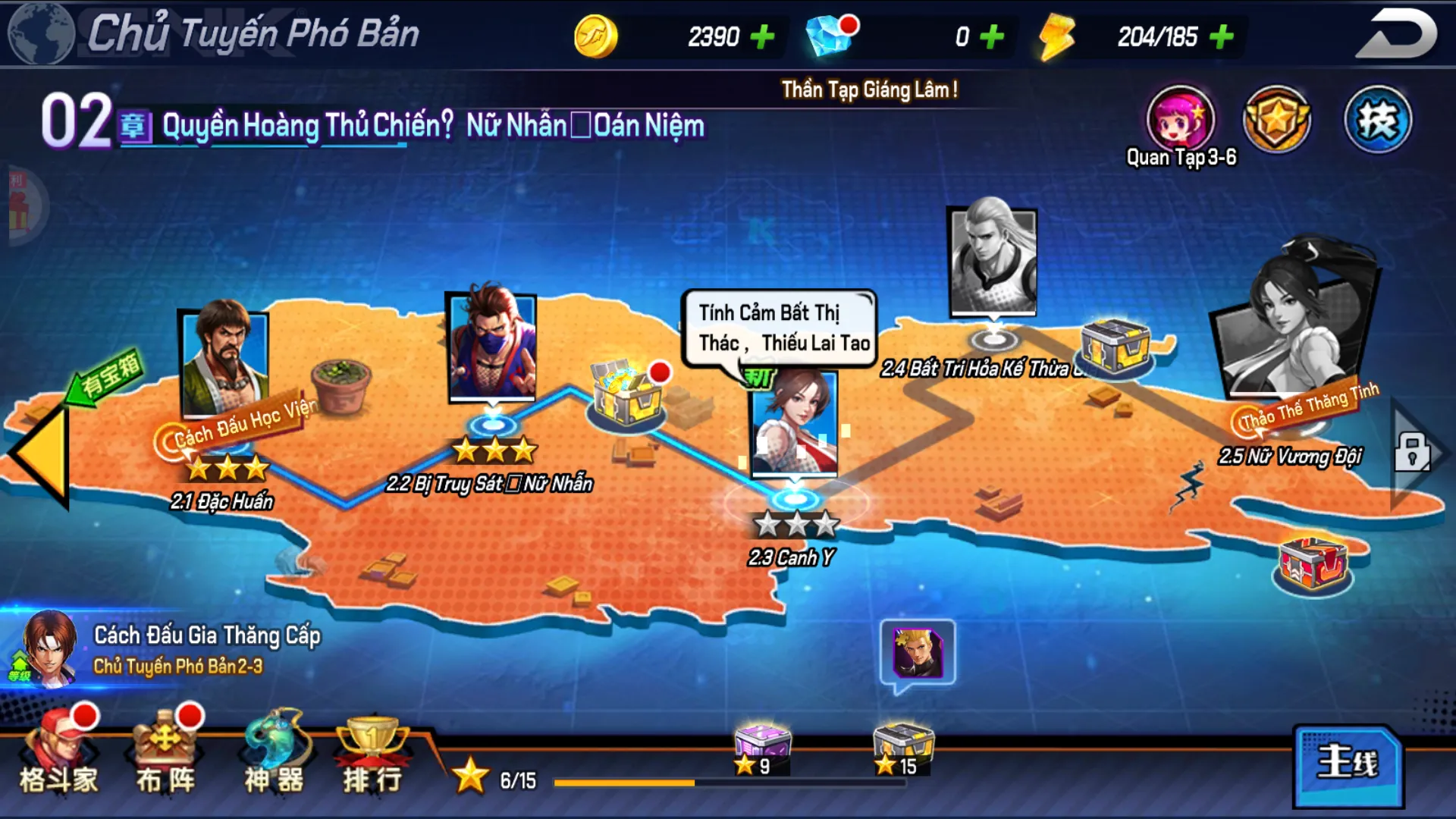Claim the 9-star reward chest
The width and height of the screenshot is (1456, 819).
point(761,747)
